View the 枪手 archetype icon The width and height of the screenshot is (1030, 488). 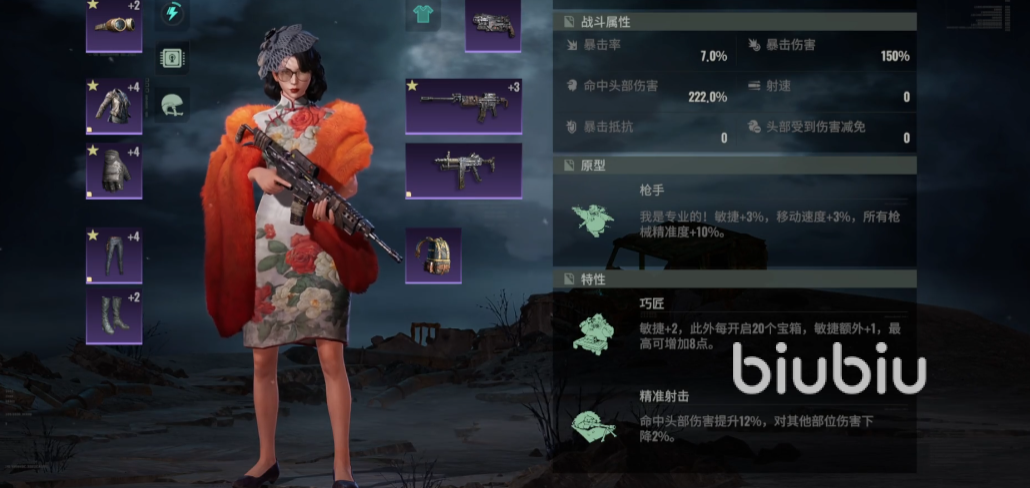[594, 220]
